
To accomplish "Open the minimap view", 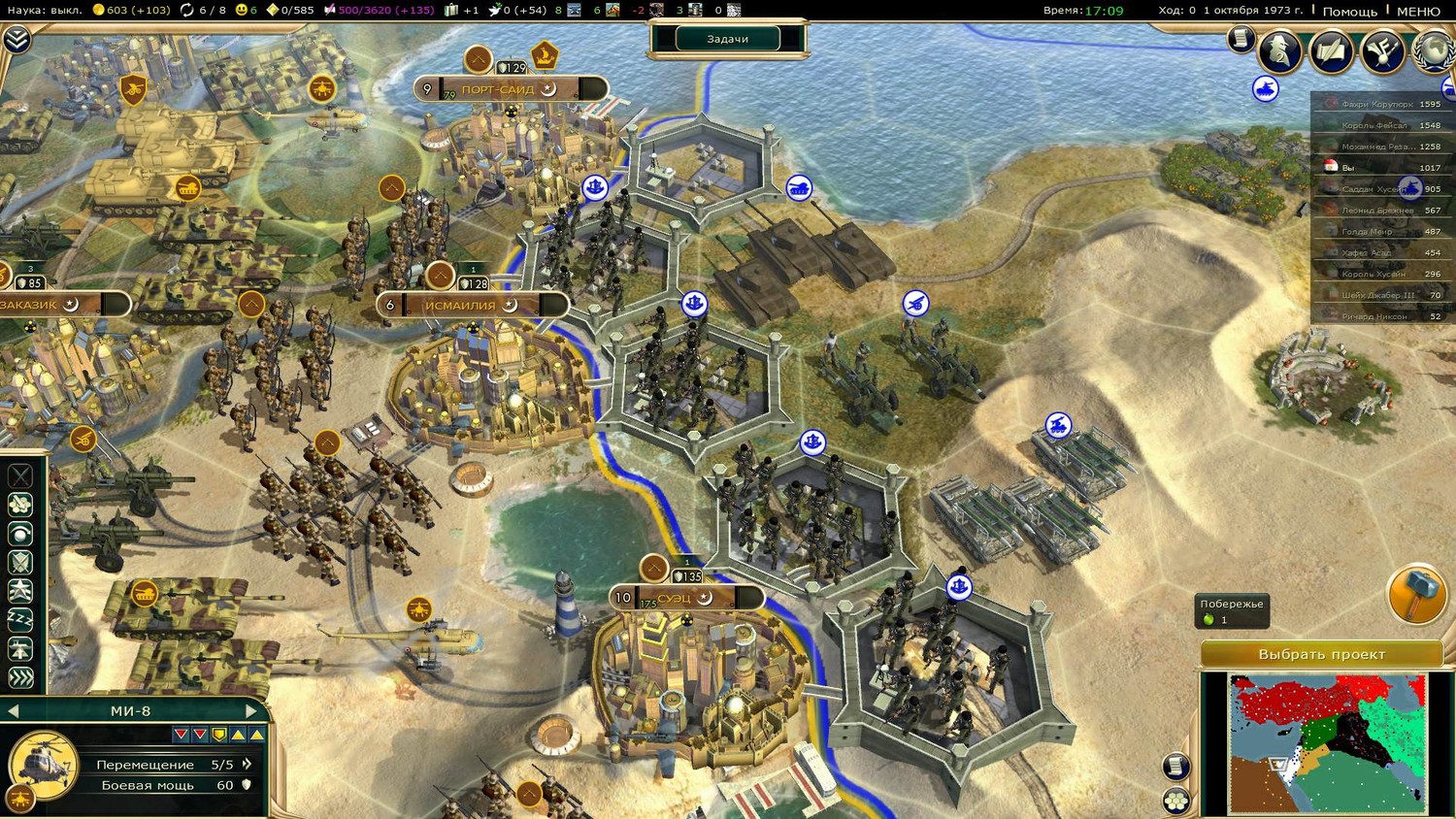I will pos(1327,742).
